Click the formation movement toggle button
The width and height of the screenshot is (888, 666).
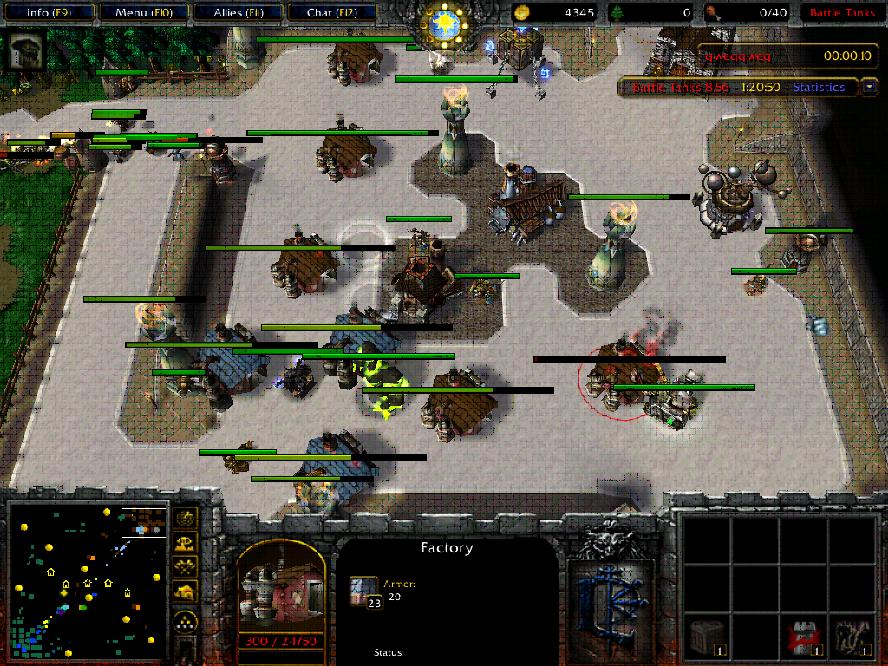click(185, 622)
